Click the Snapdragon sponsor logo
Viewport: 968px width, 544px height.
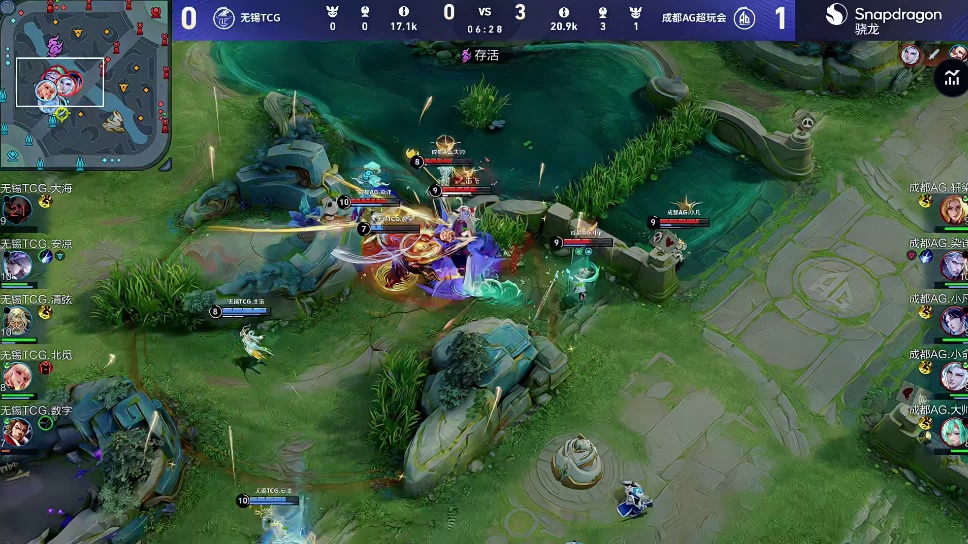(883, 19)
